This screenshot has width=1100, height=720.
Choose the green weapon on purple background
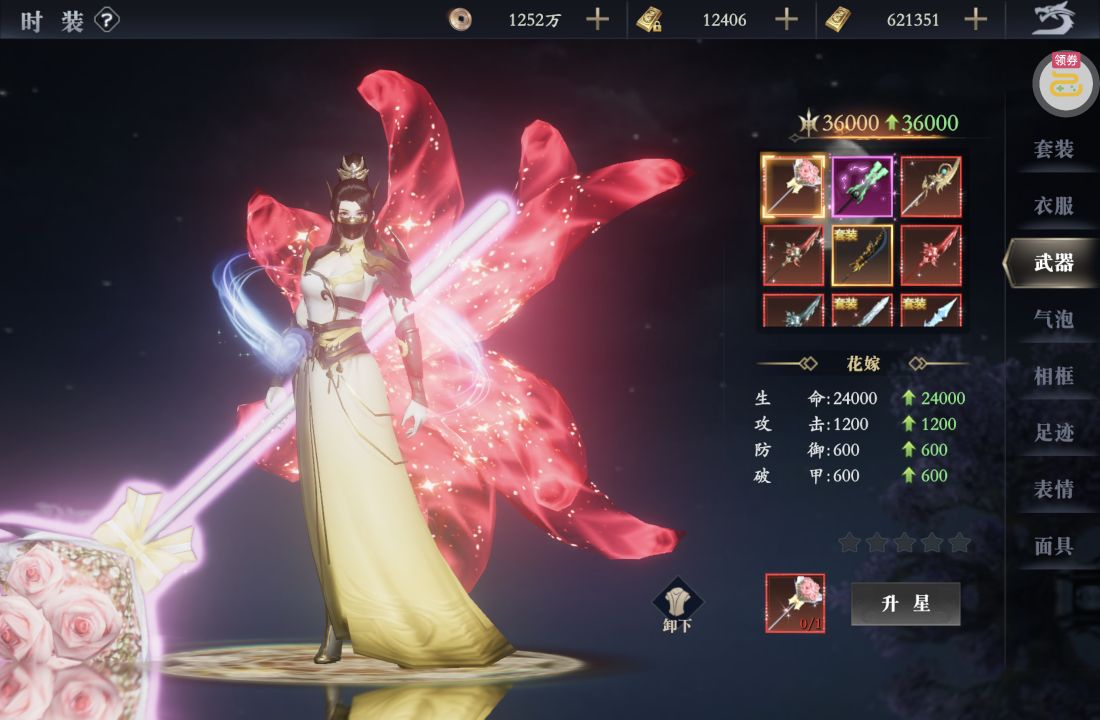coord(863,186)
